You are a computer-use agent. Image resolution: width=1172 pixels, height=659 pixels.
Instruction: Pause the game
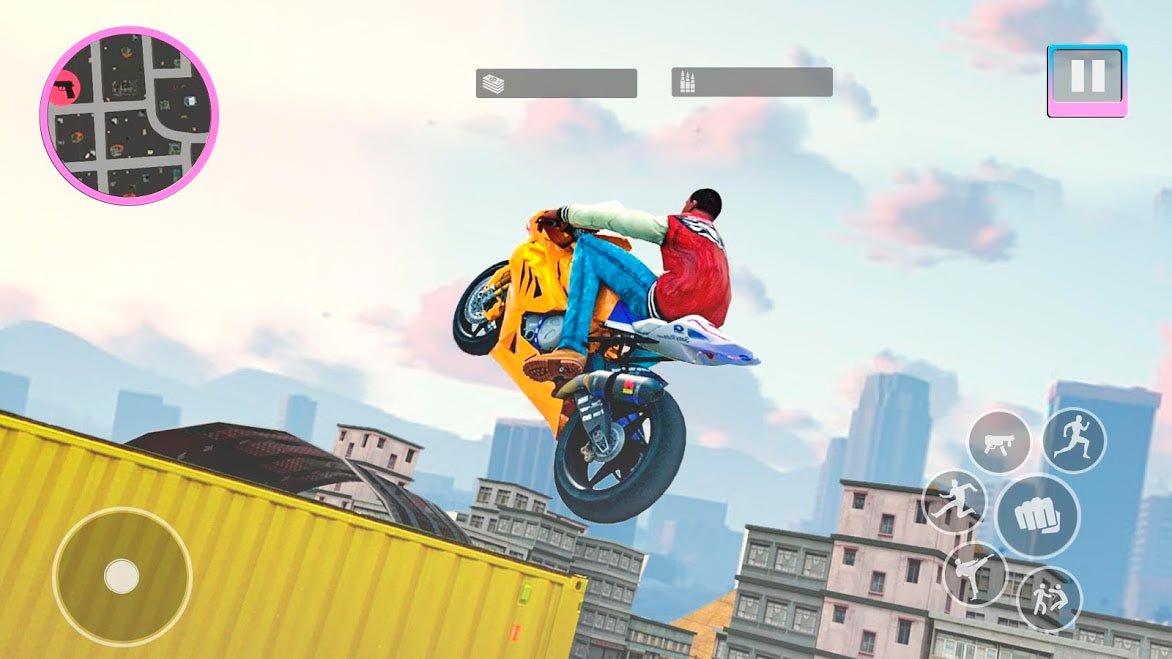click(x=1087, y=77)
